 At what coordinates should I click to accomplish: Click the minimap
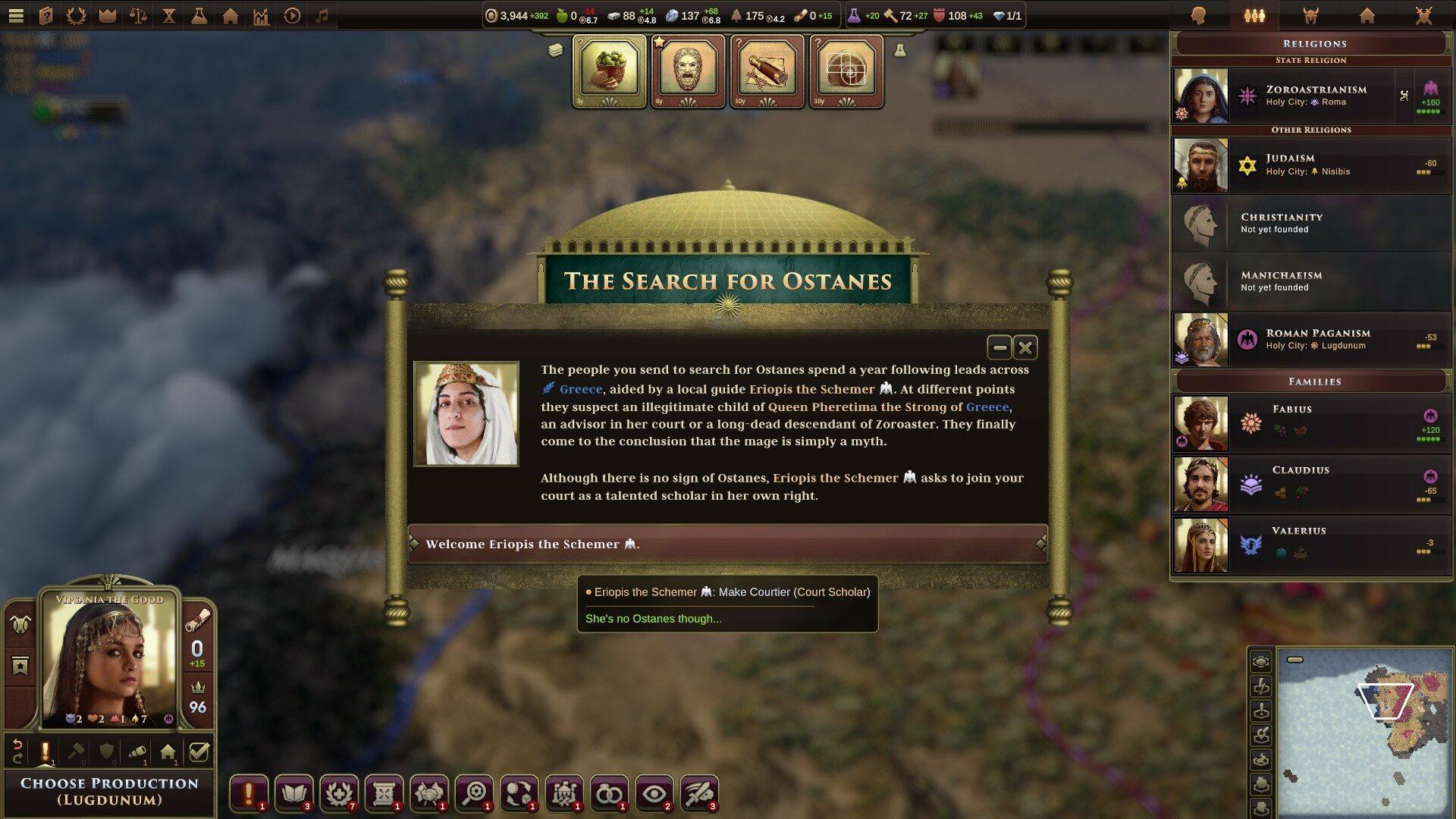pos(1363,732)
